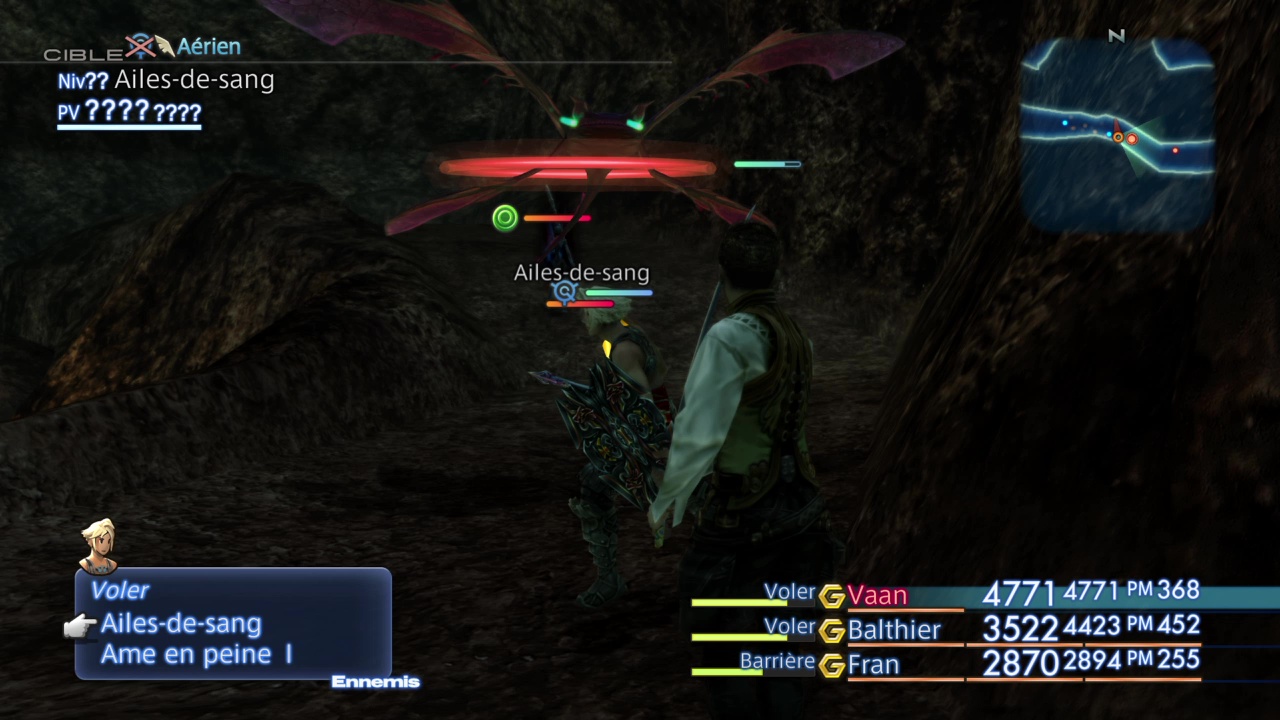This screenshot has width=1280, height=720.
Task: Click the Ennemis target group label
Action: 375,682
